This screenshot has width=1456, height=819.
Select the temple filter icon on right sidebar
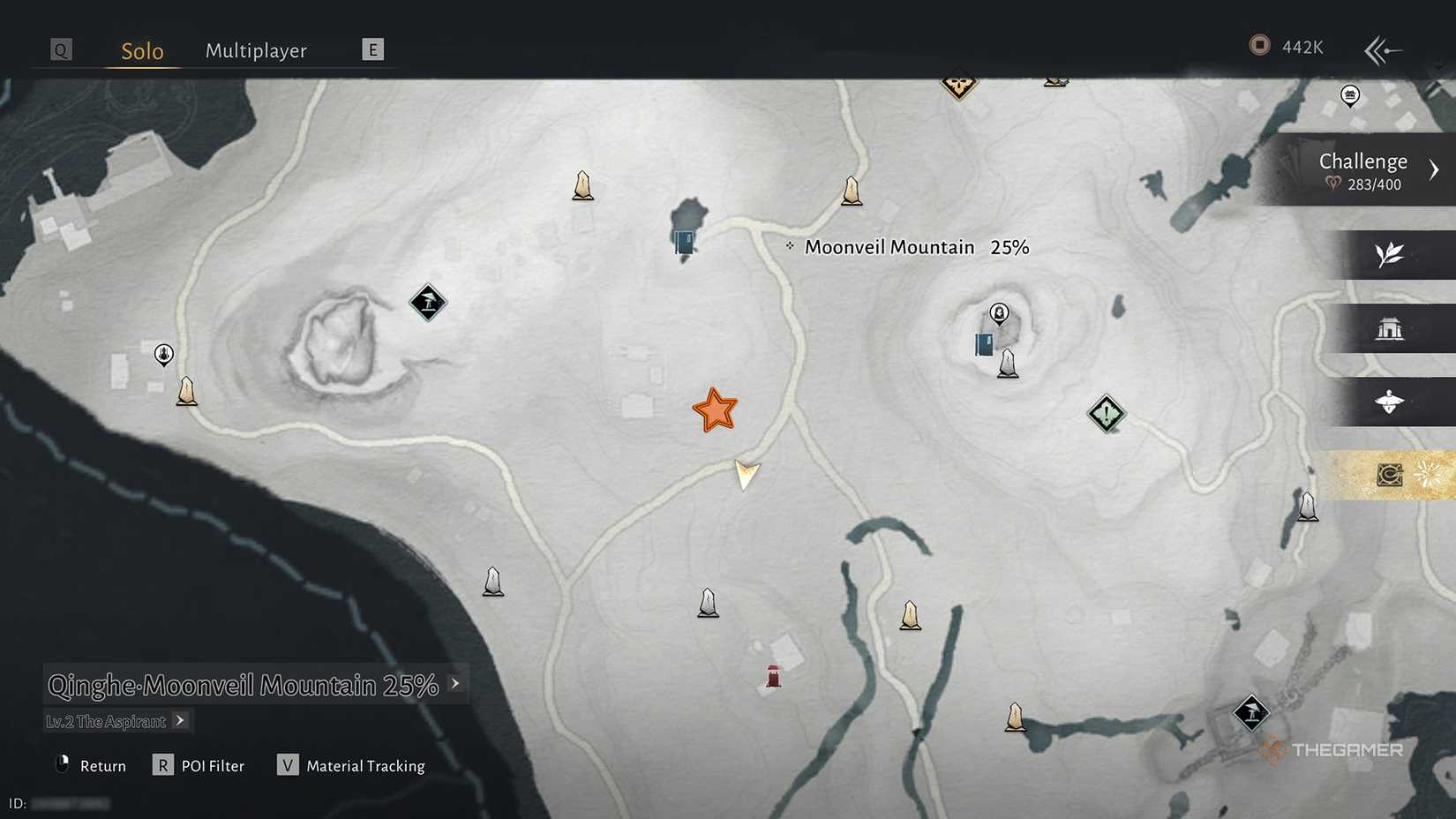point(1392,328)
